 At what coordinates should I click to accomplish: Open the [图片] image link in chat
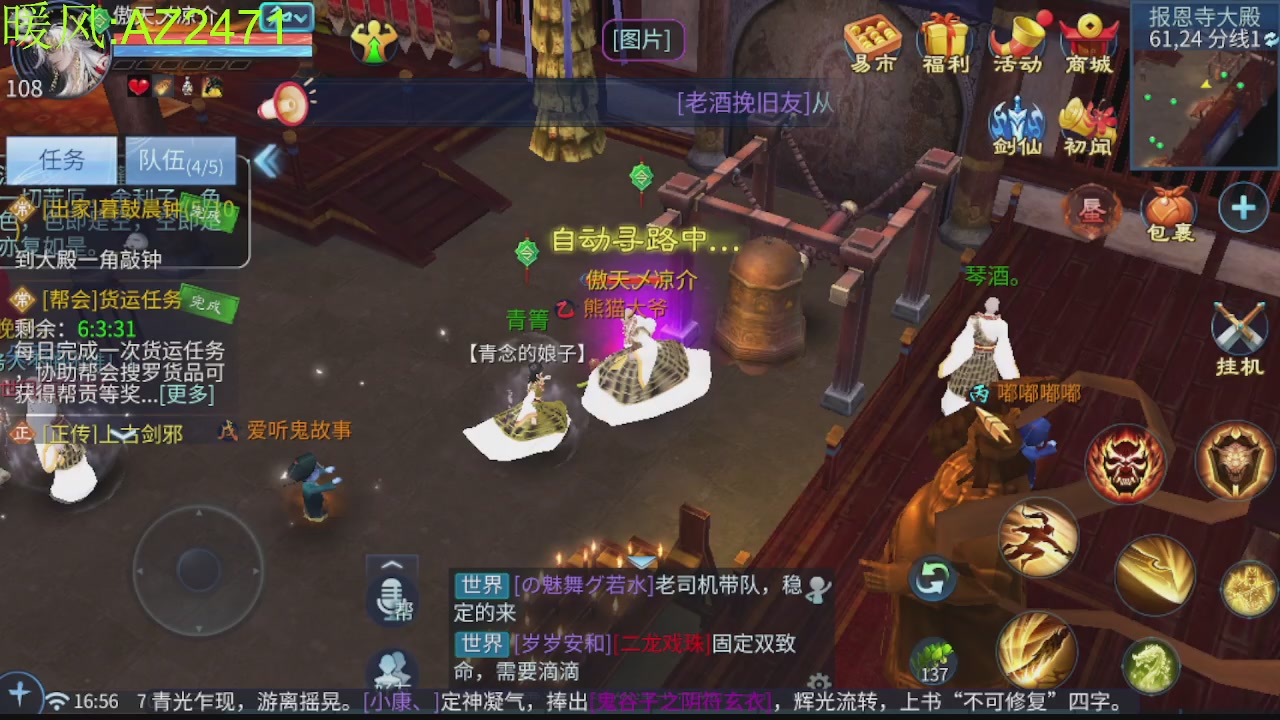coord(643,40)
